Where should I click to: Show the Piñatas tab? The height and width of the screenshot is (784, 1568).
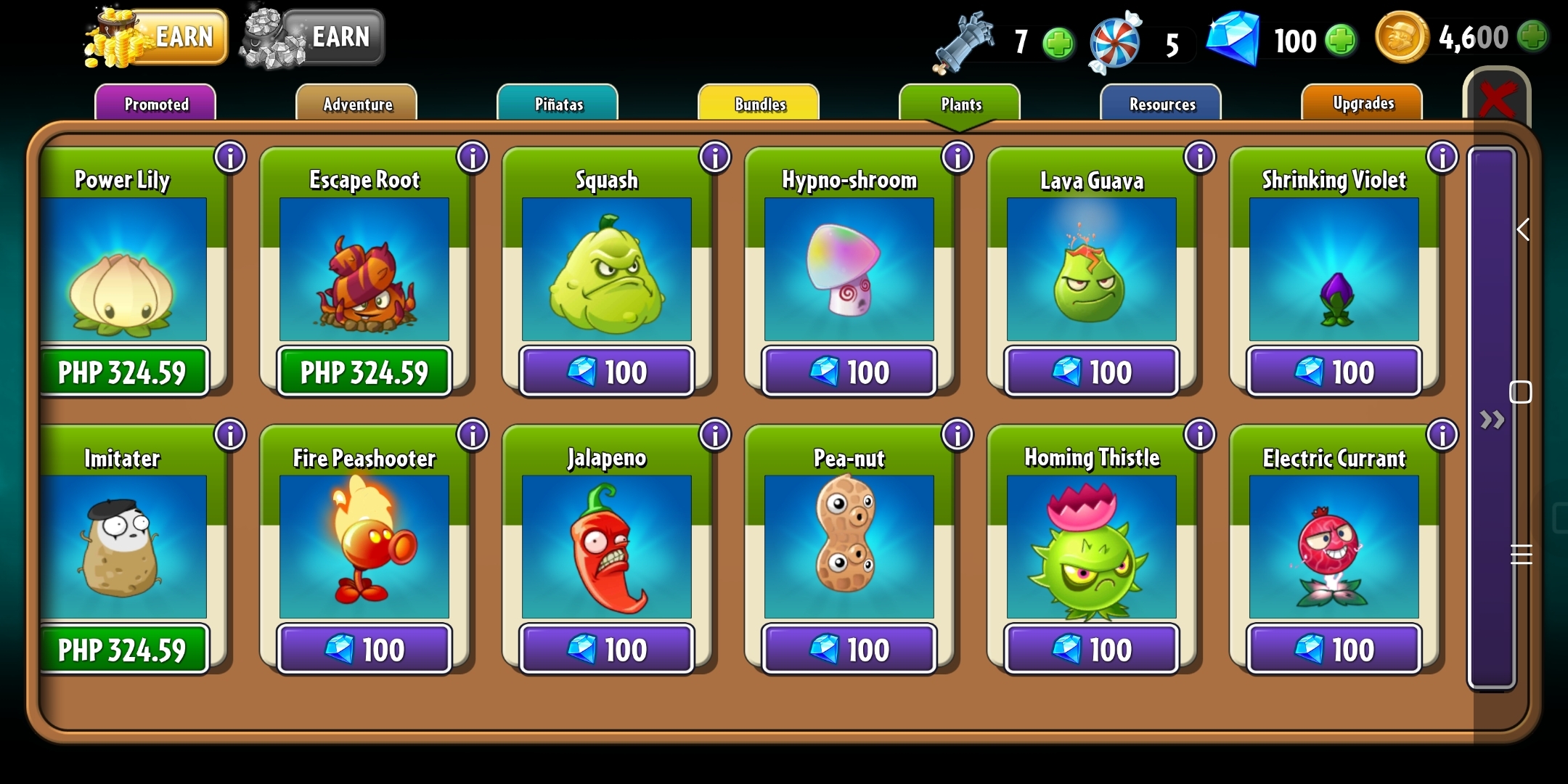[x=558, y=104]
